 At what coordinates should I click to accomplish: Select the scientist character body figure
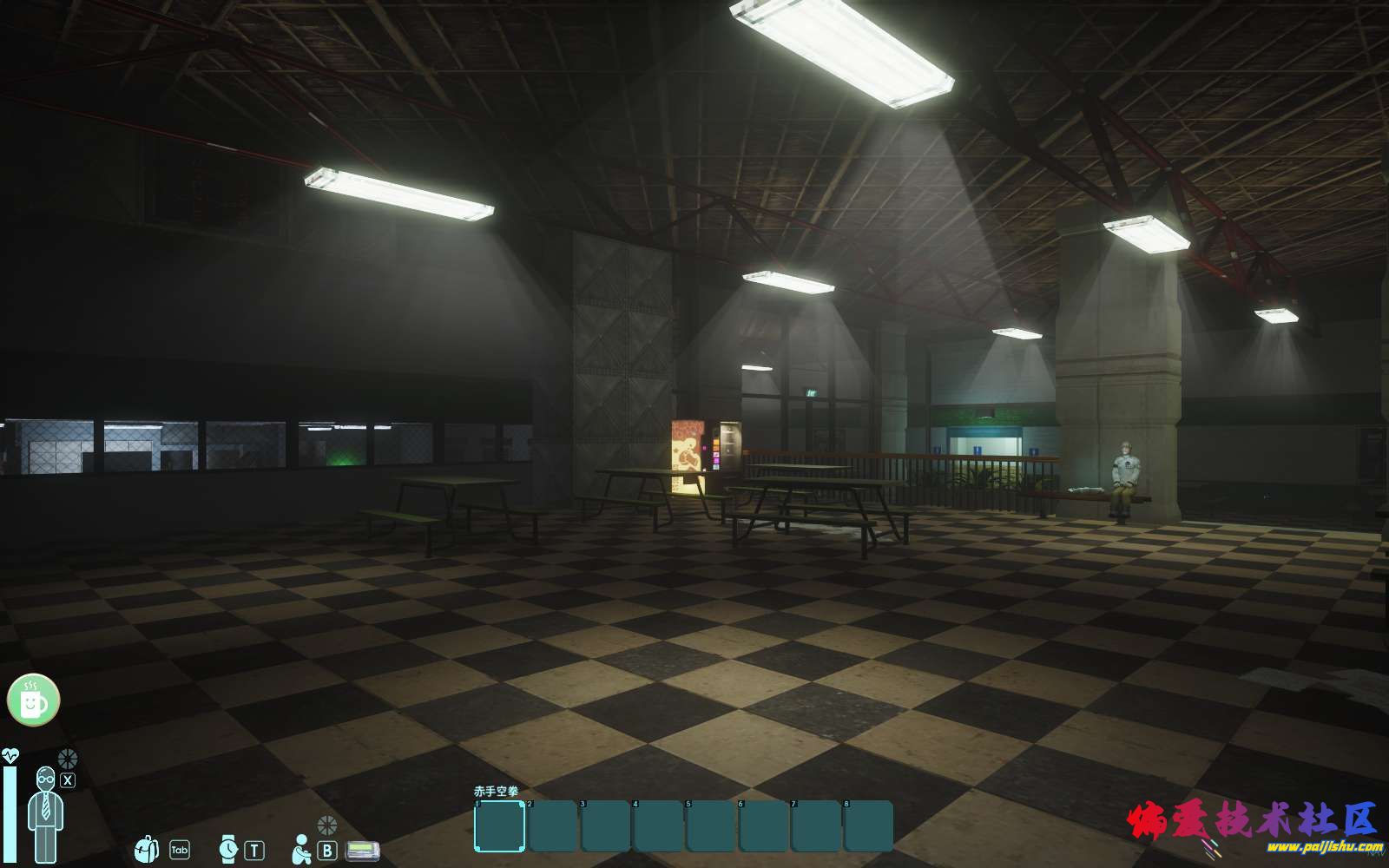tap(44, 814)
